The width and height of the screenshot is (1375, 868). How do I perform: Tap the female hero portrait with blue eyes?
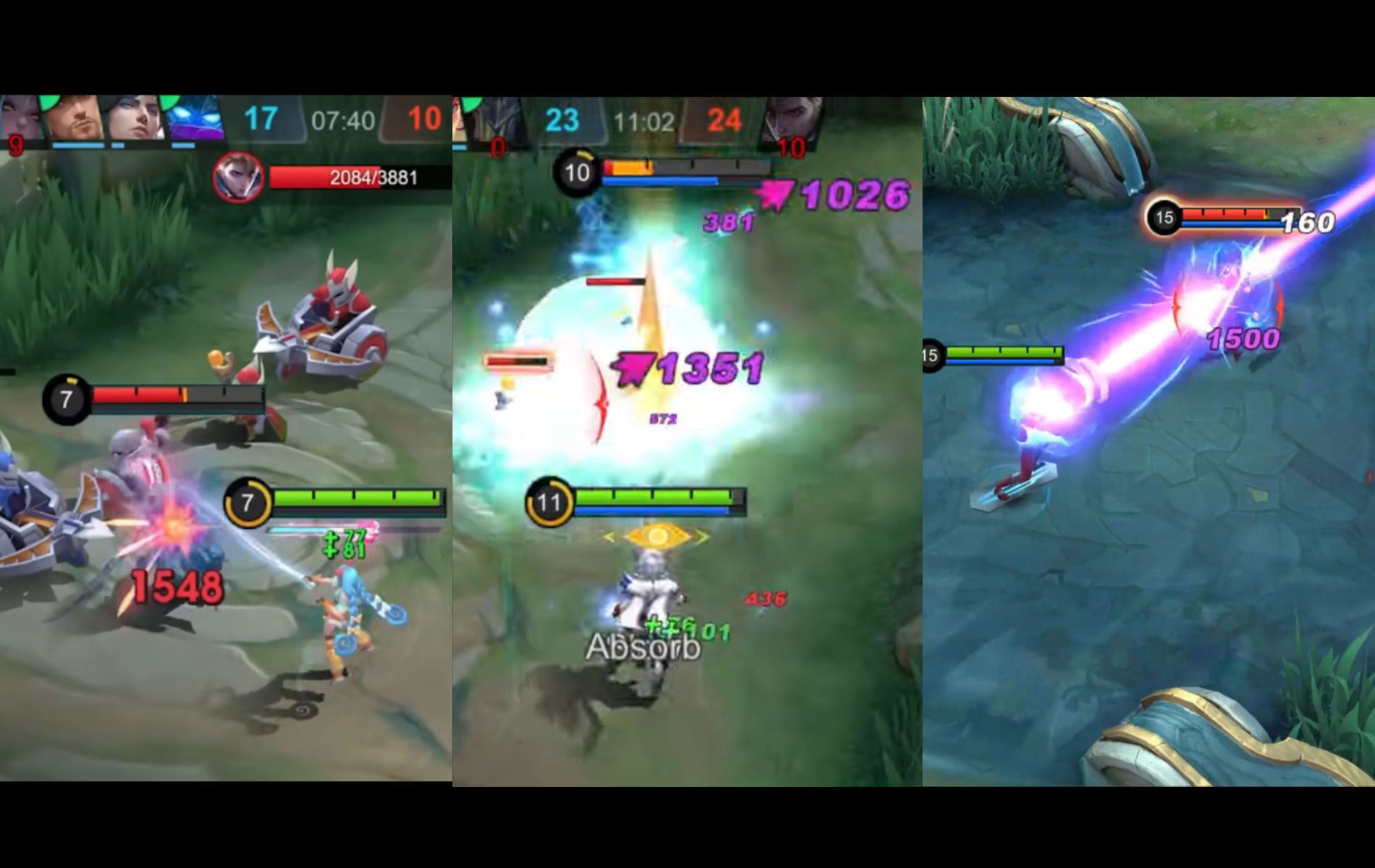[137, 119]
